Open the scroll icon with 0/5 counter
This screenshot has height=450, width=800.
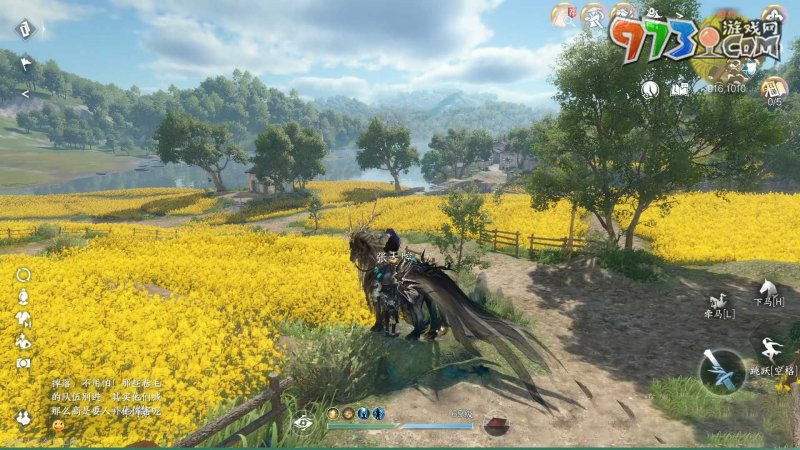(x=774, y=86)
